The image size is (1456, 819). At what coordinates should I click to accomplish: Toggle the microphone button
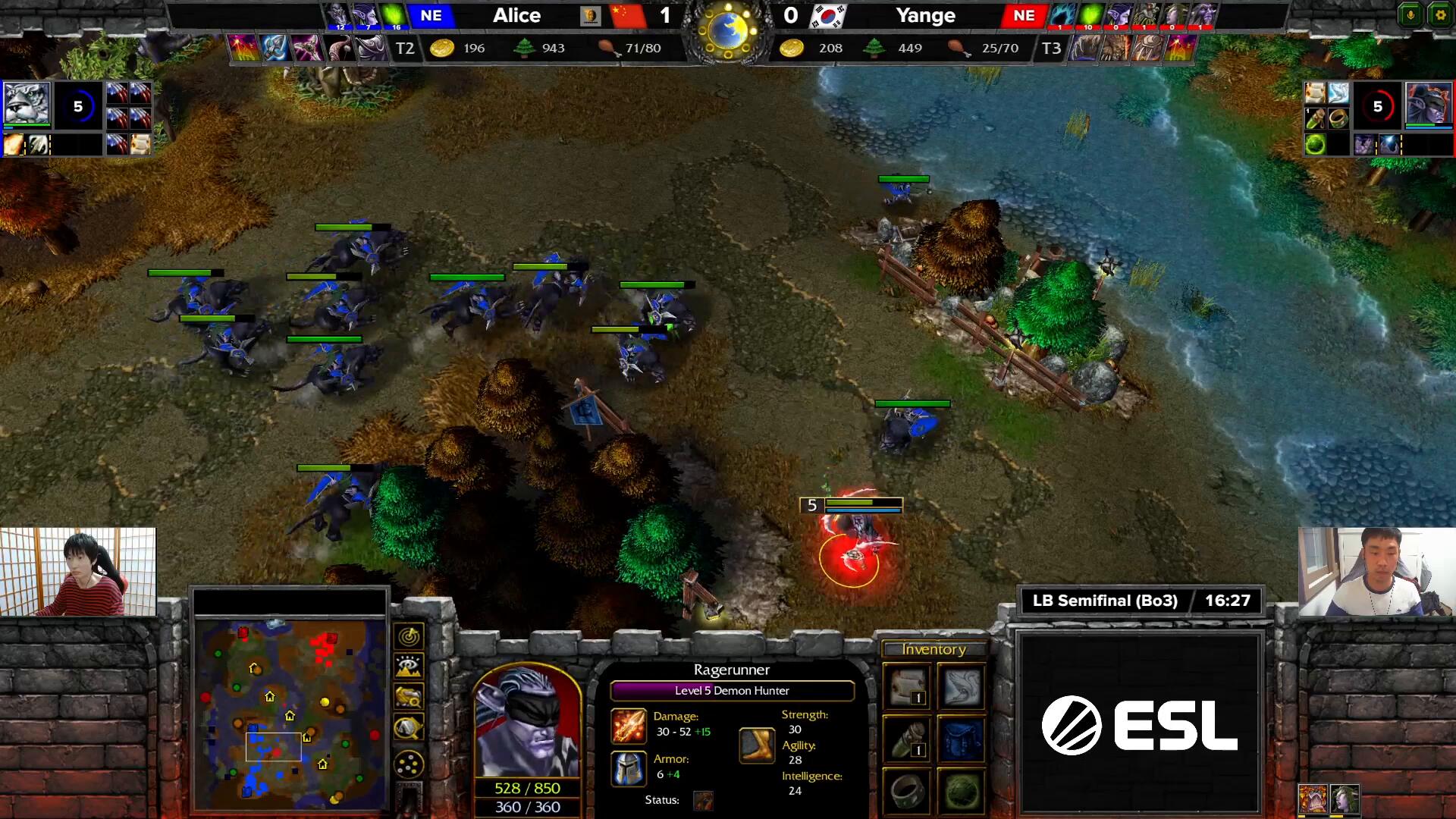[1410, 15]
